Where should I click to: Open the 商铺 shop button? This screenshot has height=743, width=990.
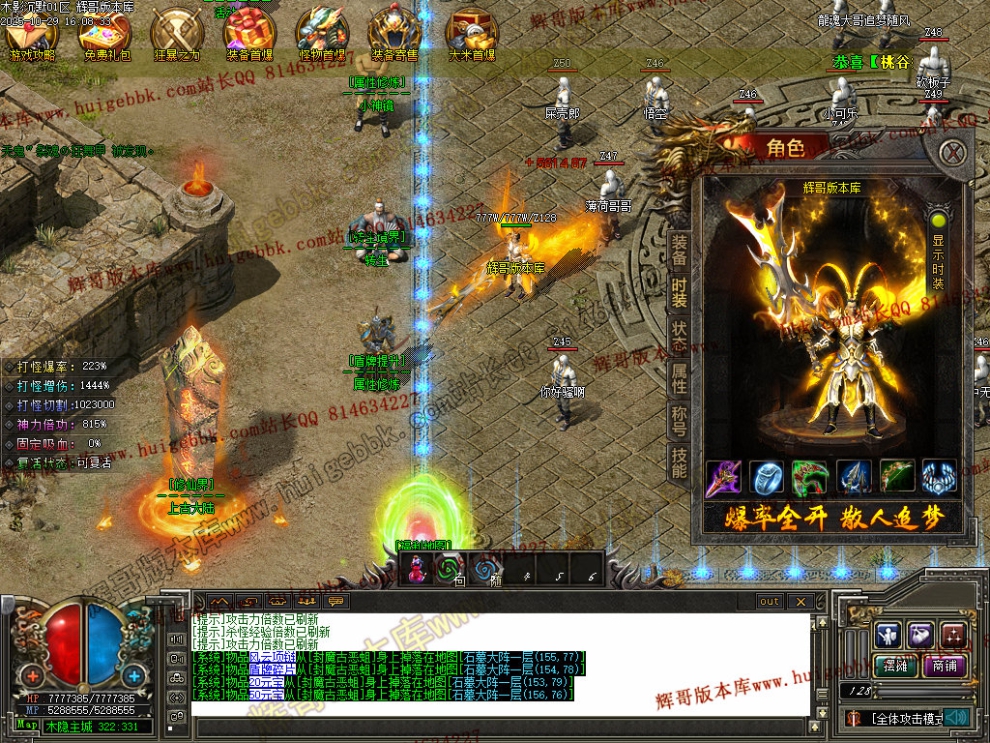[x=944, y=665]
